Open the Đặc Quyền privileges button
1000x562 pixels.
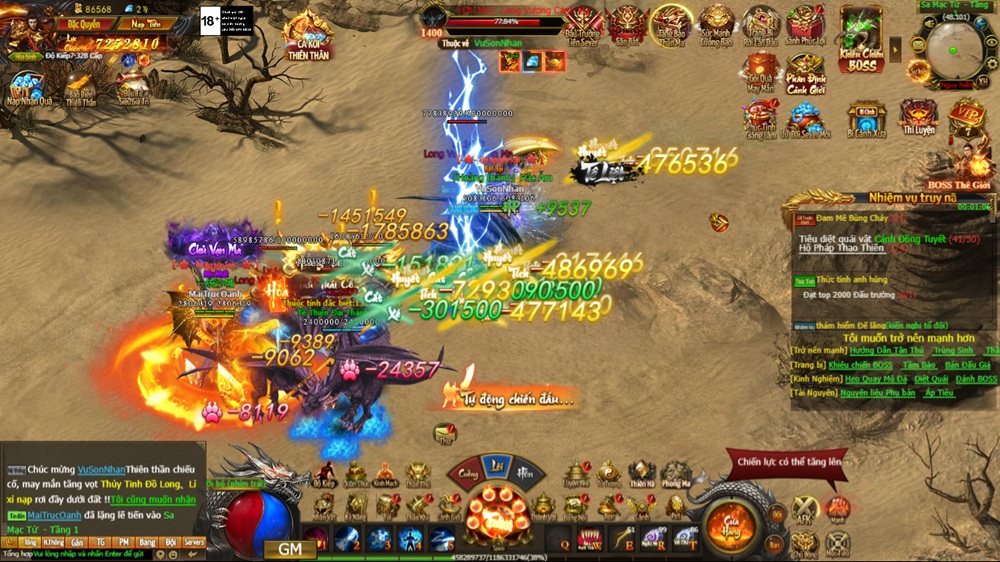(85, 23)
